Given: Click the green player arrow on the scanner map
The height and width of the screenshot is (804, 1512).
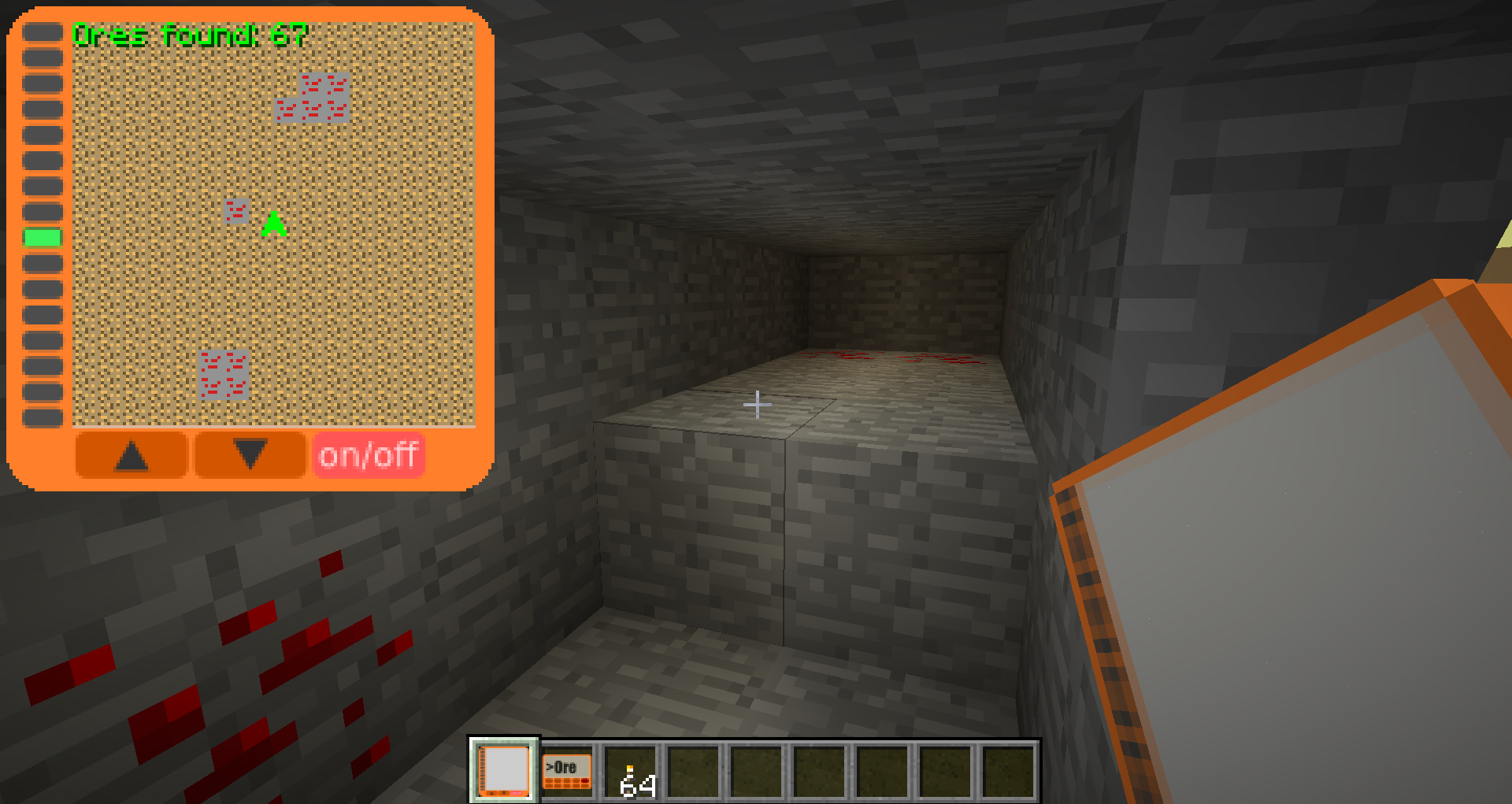Looking at the screenshot, I should [273, 223].
